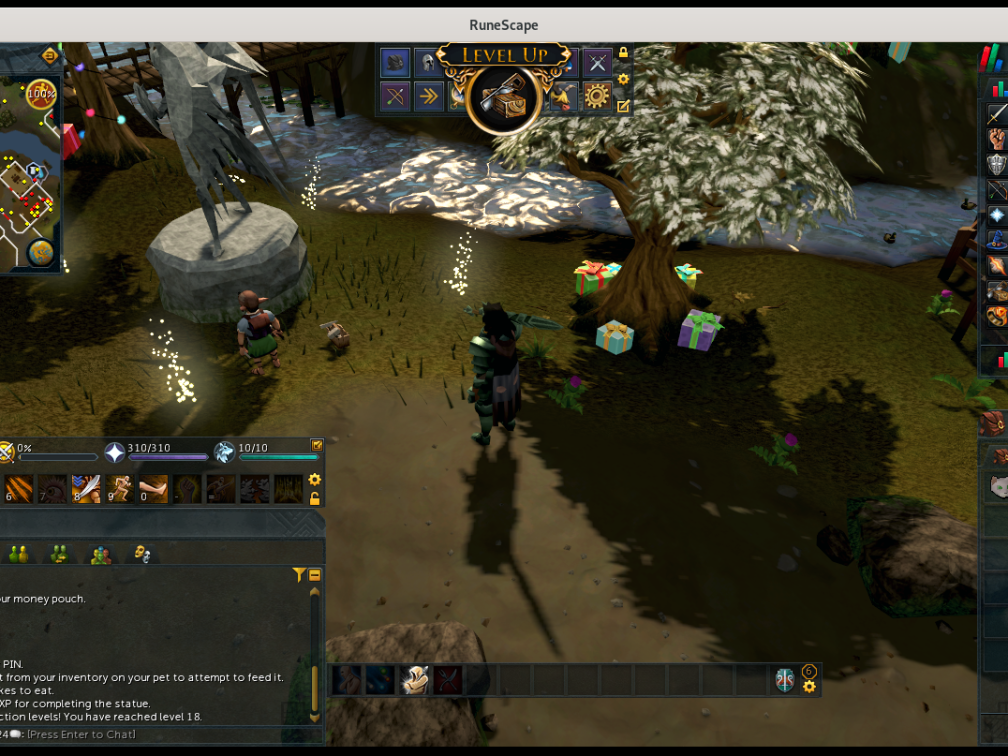Toggle the ribbon interface padlock
The width and height of the screenshot is (1008, 756).
623,52
